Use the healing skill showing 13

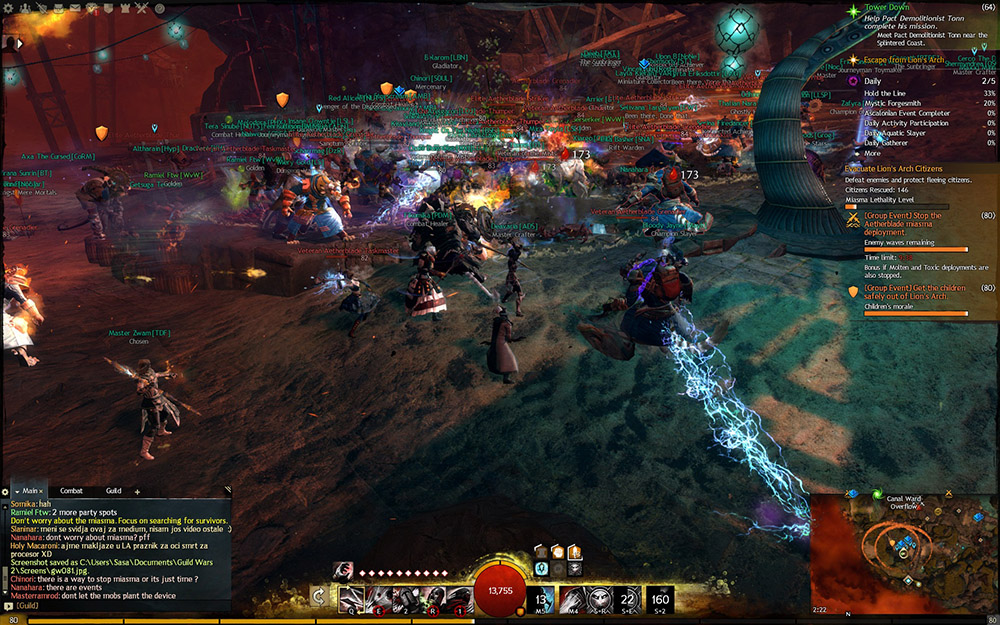tap(540, 598)
